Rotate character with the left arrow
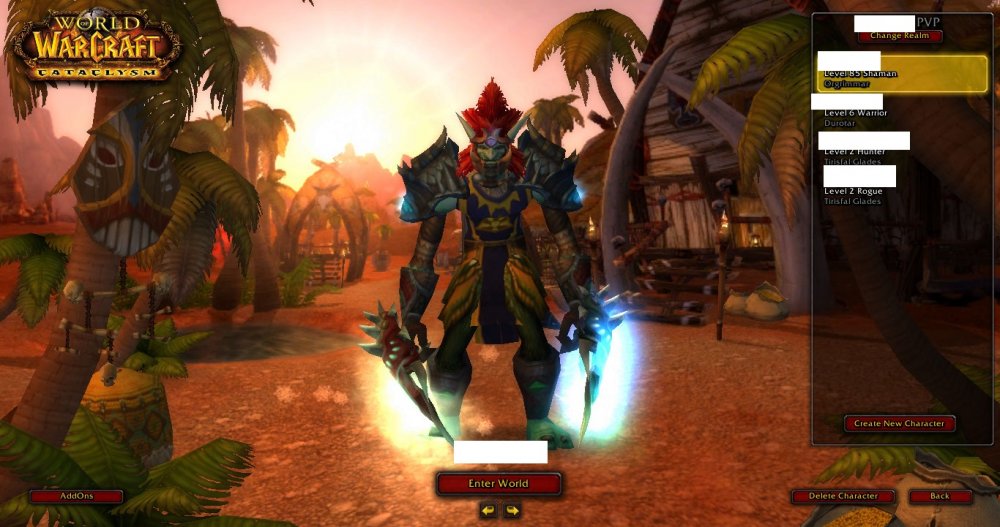The width and height of the screenshot is (1000, 527). 487,510
